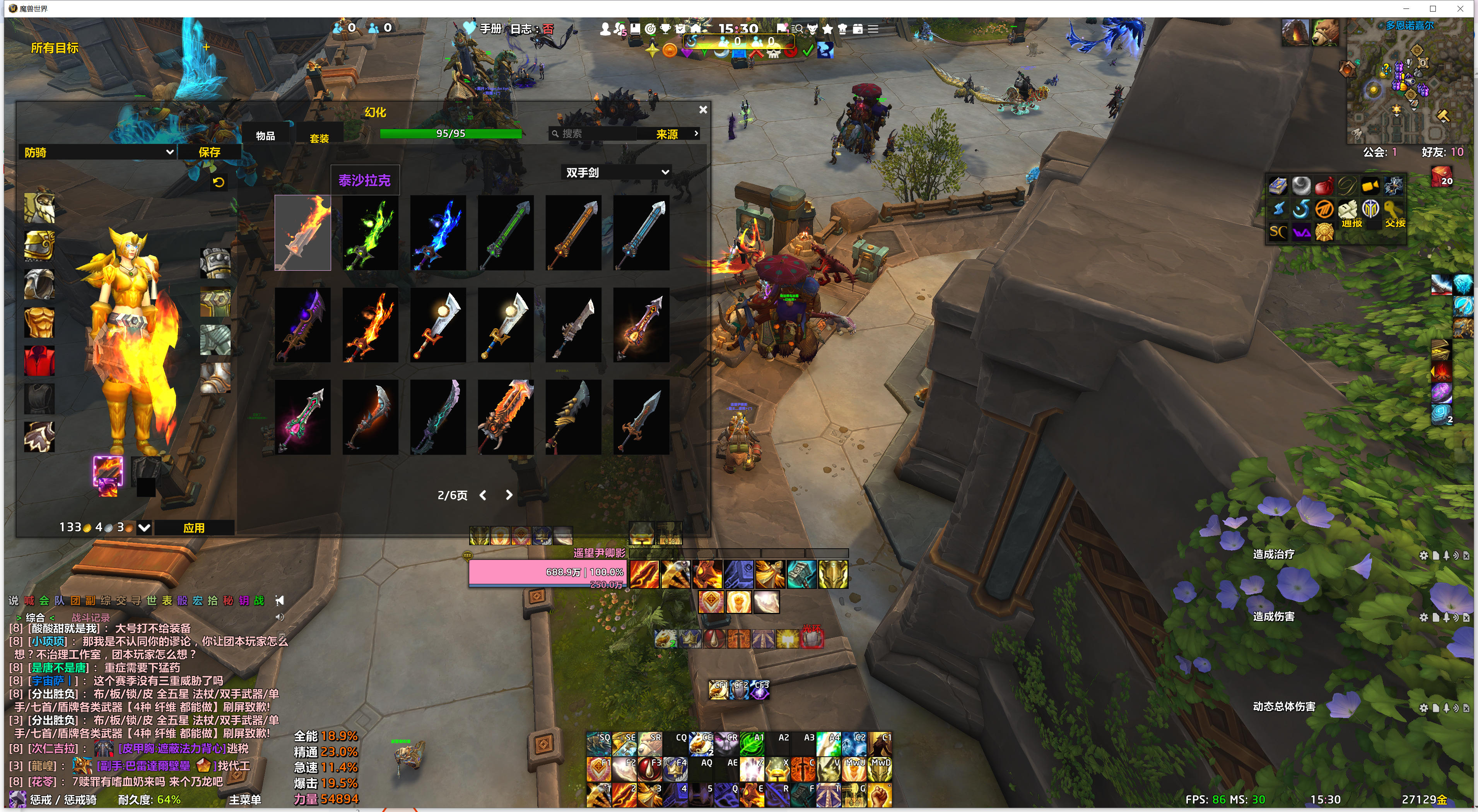Open the 防骑 outfit dropdown

[x=97, y=152]
